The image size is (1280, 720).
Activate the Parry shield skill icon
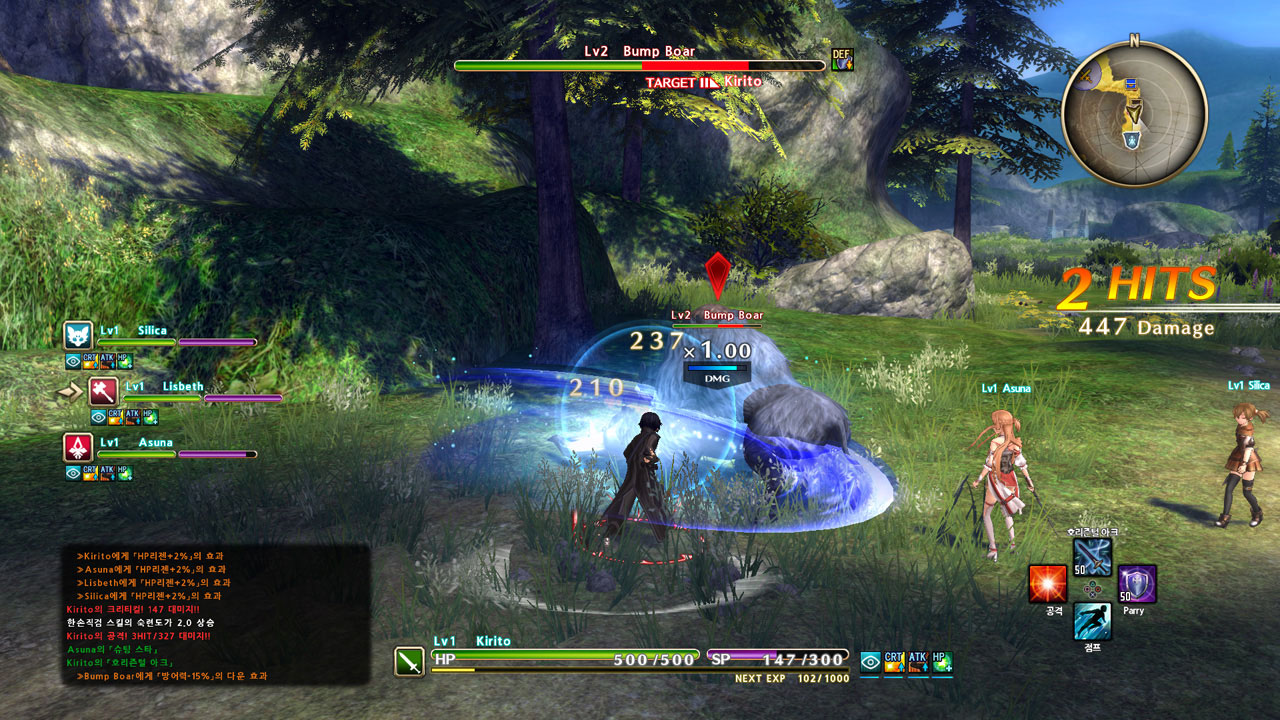(x=1136, y=584)
